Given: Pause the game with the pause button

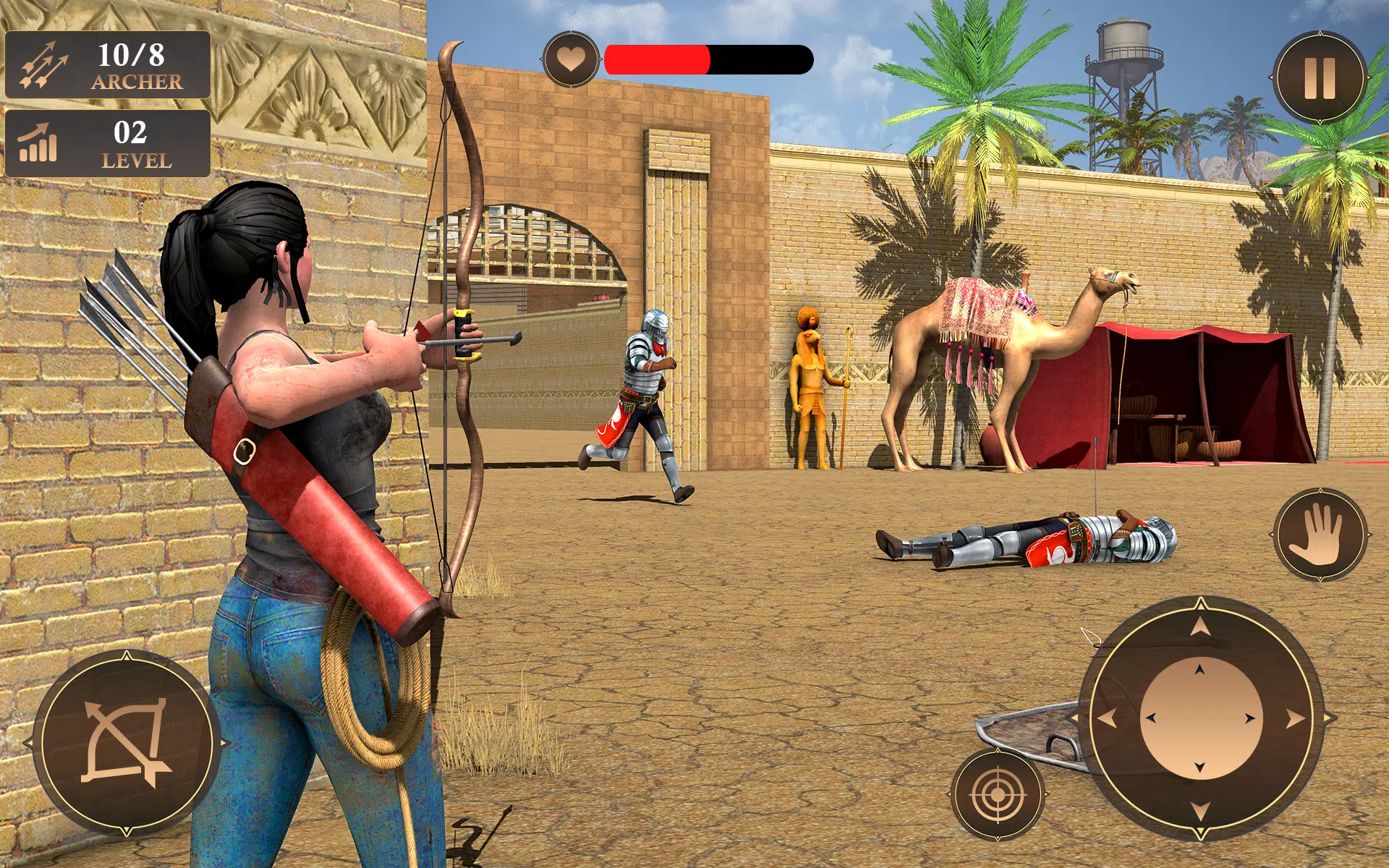Looking at the screenshot, I should pos(1320,77).
